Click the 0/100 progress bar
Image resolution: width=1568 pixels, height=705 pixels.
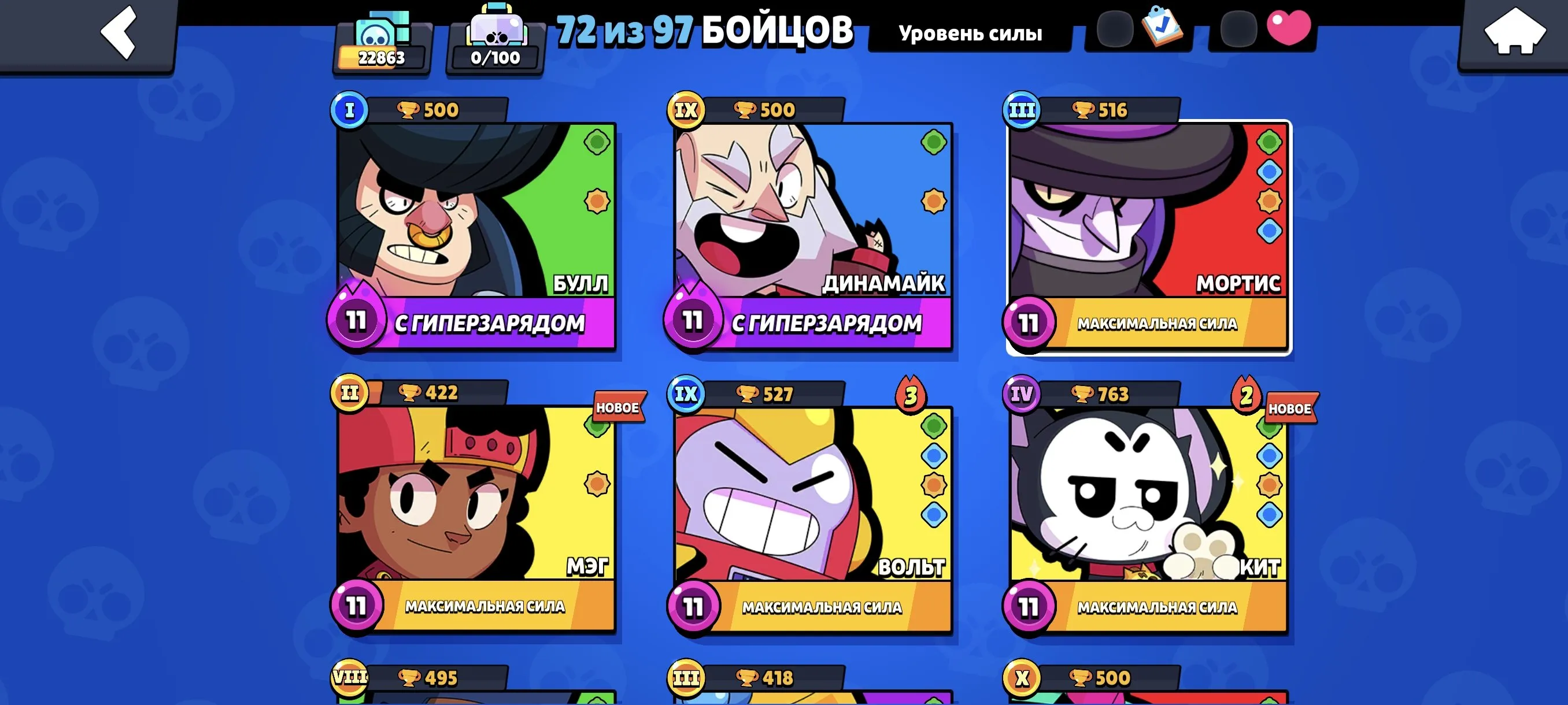pos(494,58)
